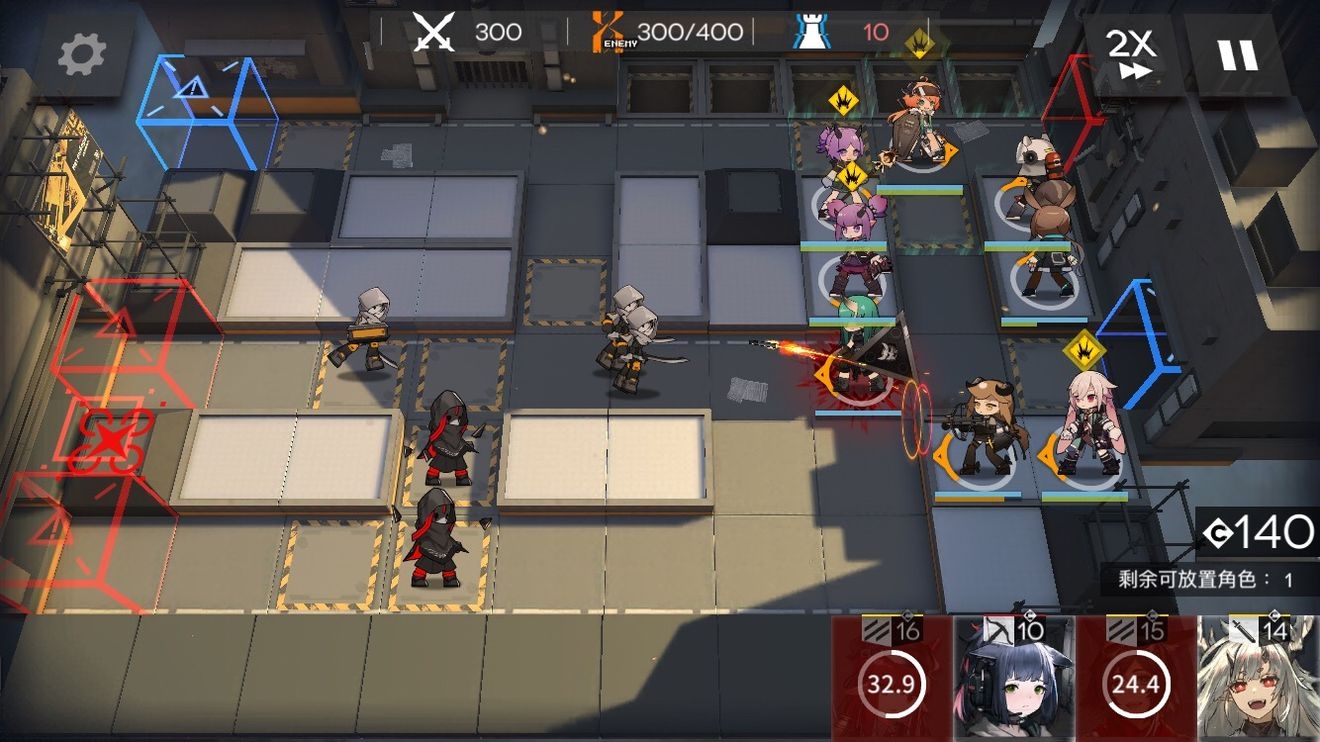Toggle the 2X game speed
The image size is (1320, 742).
(x=1131, y=54)
